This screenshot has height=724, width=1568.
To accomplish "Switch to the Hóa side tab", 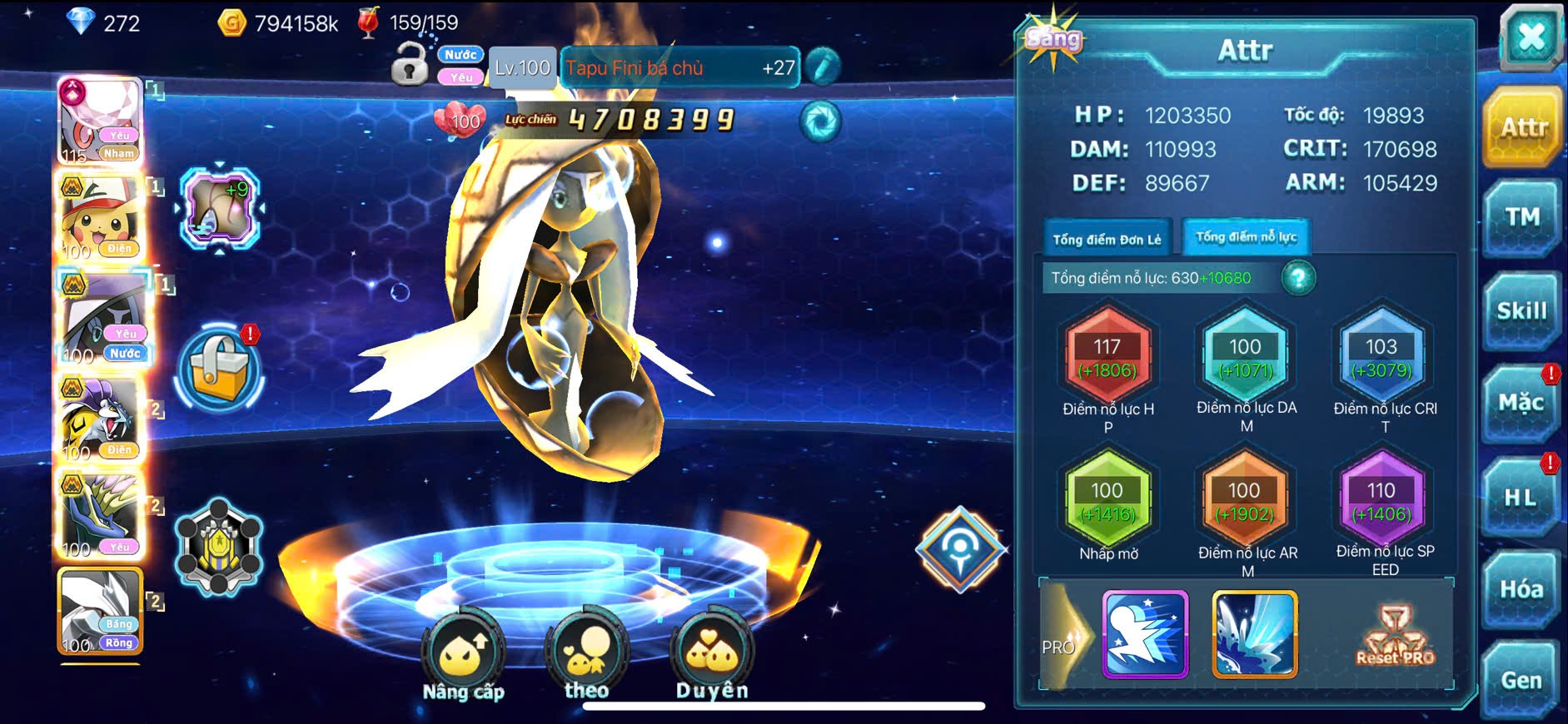I will pyautogui.click(x=1521, y=589).
